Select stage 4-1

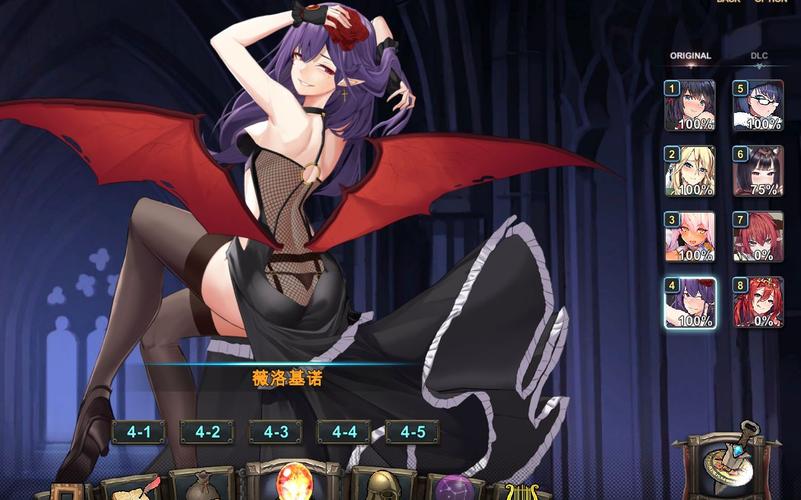pyautogui.click(x=138, y=432)
